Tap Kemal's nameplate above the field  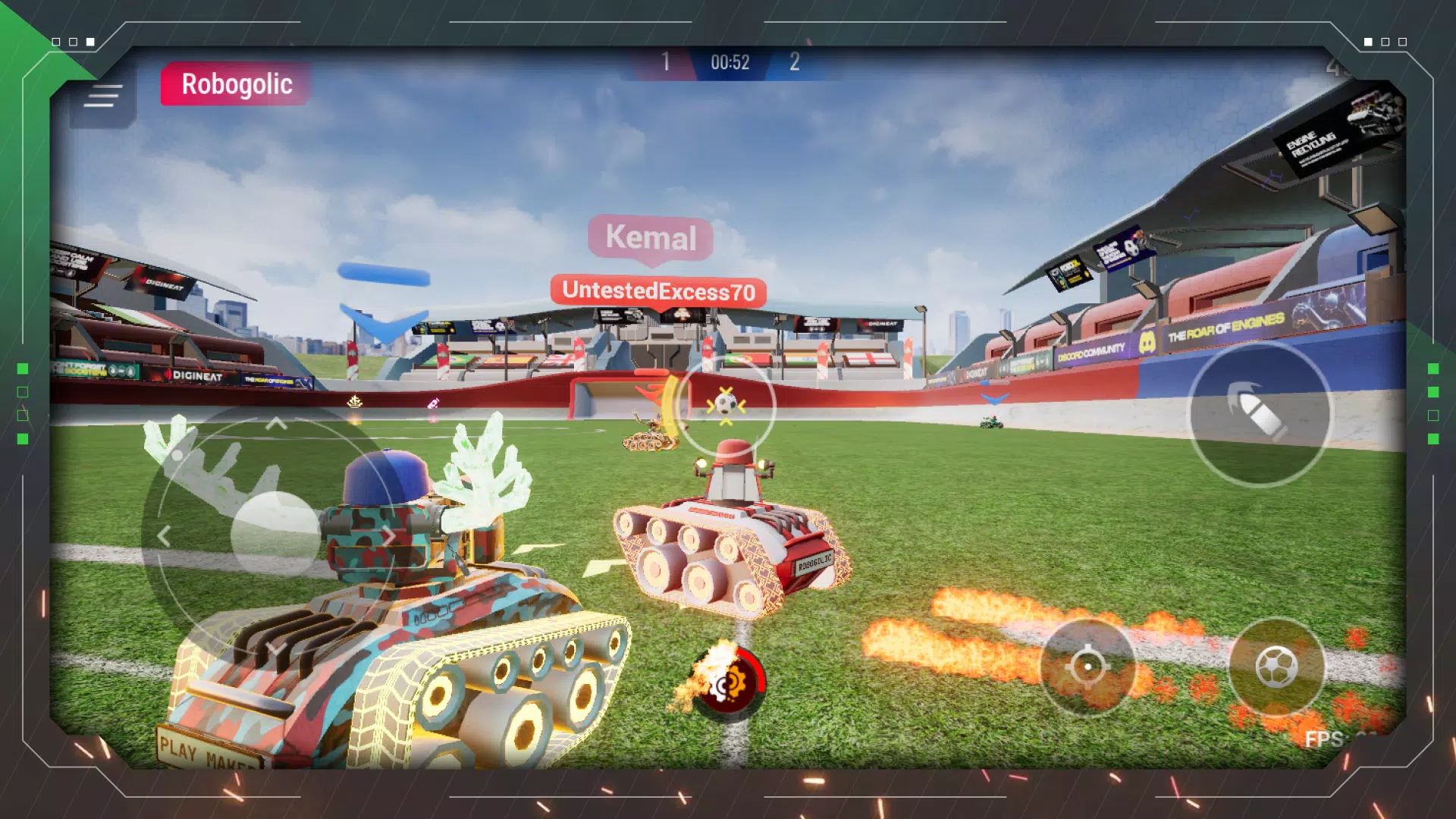tap(651, 239)
